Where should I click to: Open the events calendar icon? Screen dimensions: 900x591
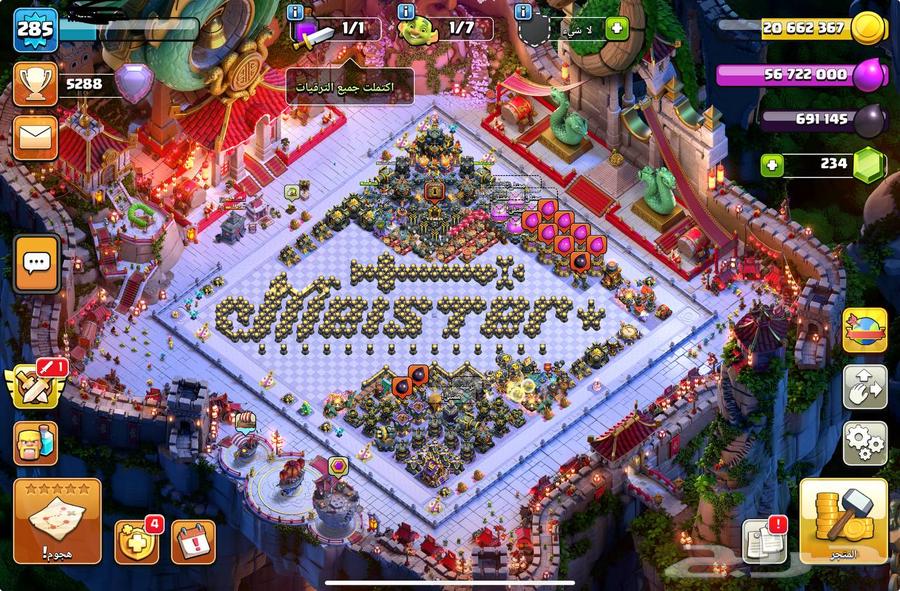tap(193, 541)
